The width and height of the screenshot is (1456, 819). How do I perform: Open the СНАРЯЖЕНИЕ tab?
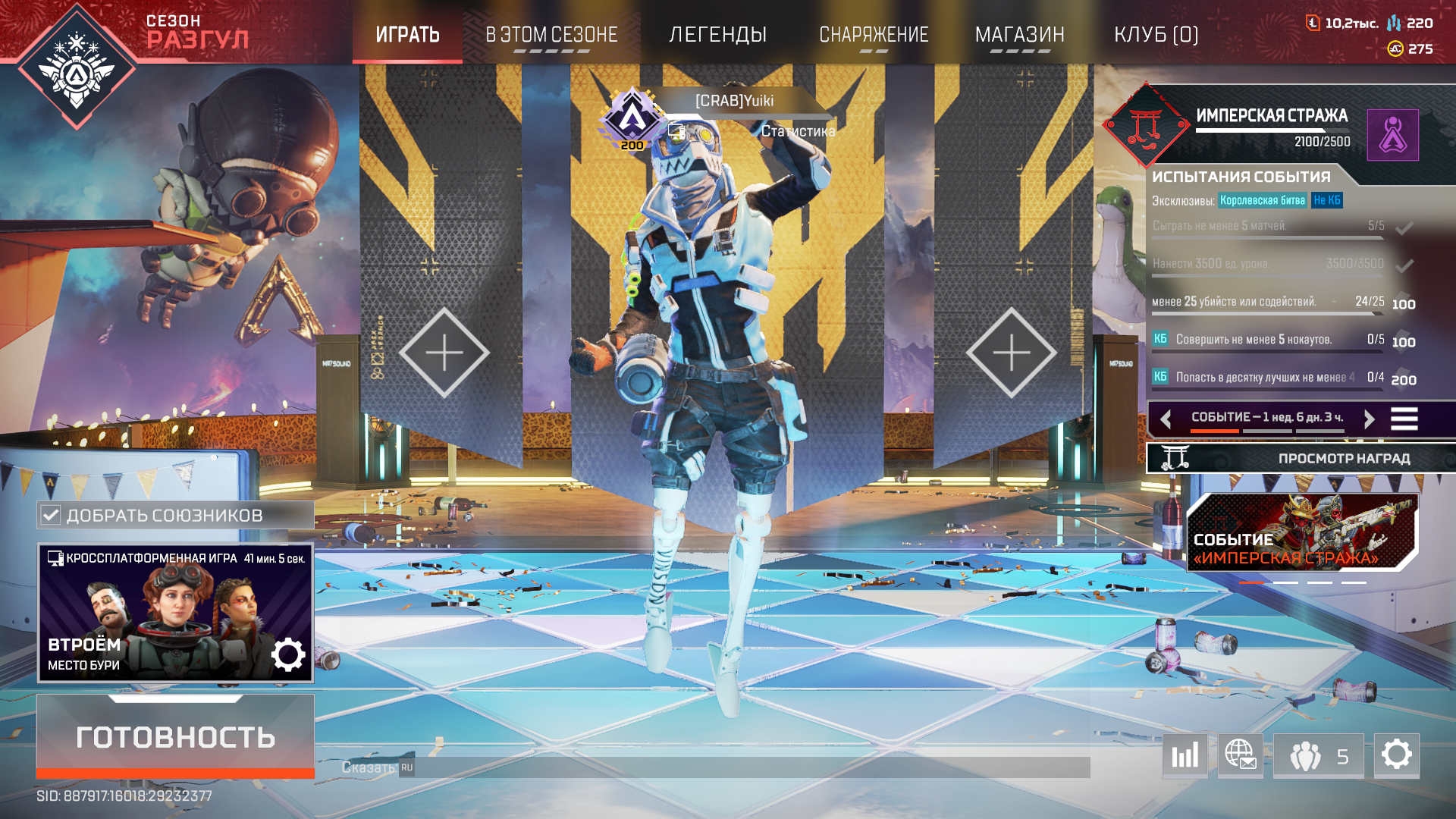874,35
